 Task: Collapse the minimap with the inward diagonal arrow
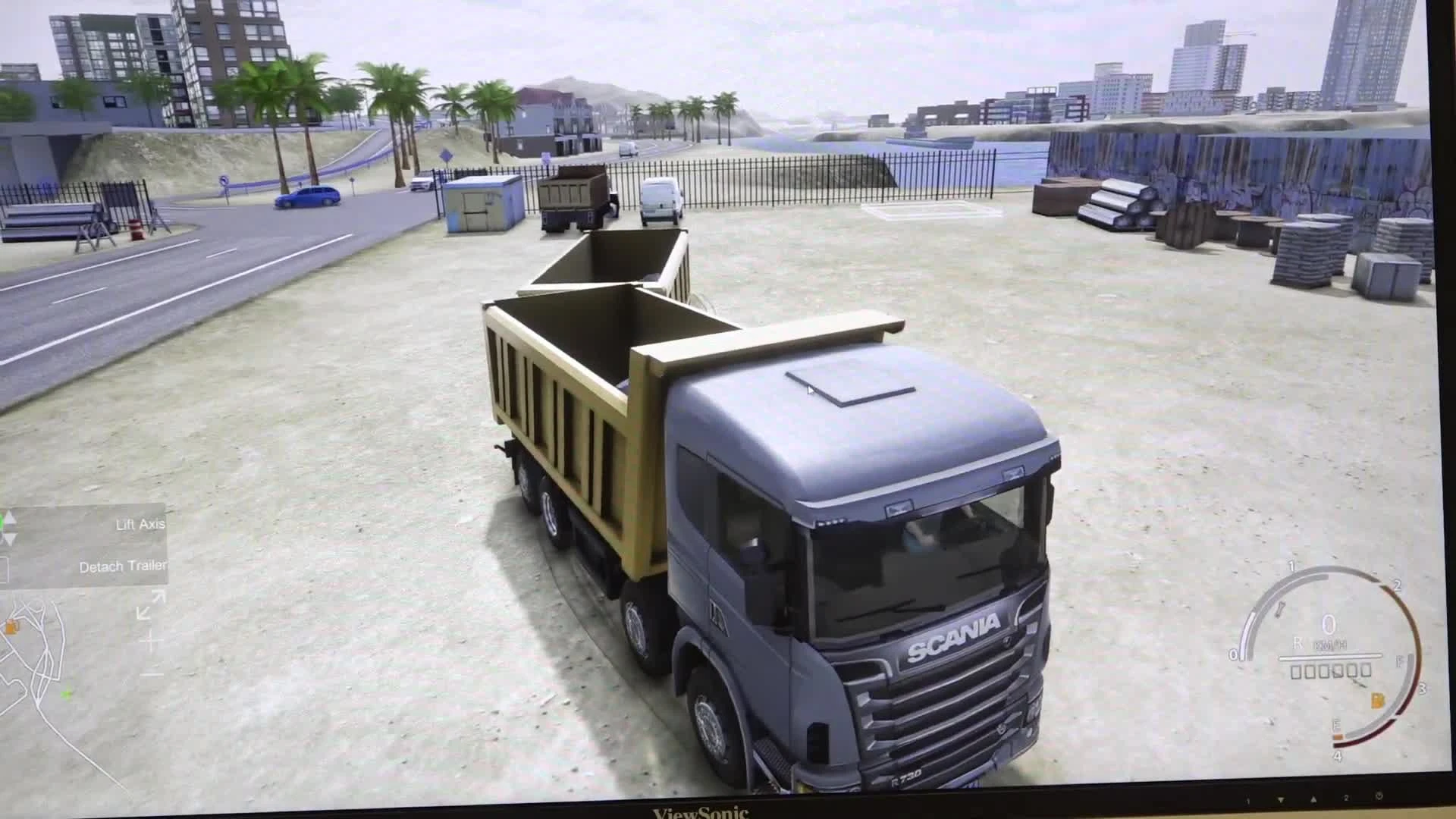click(143, 613)
